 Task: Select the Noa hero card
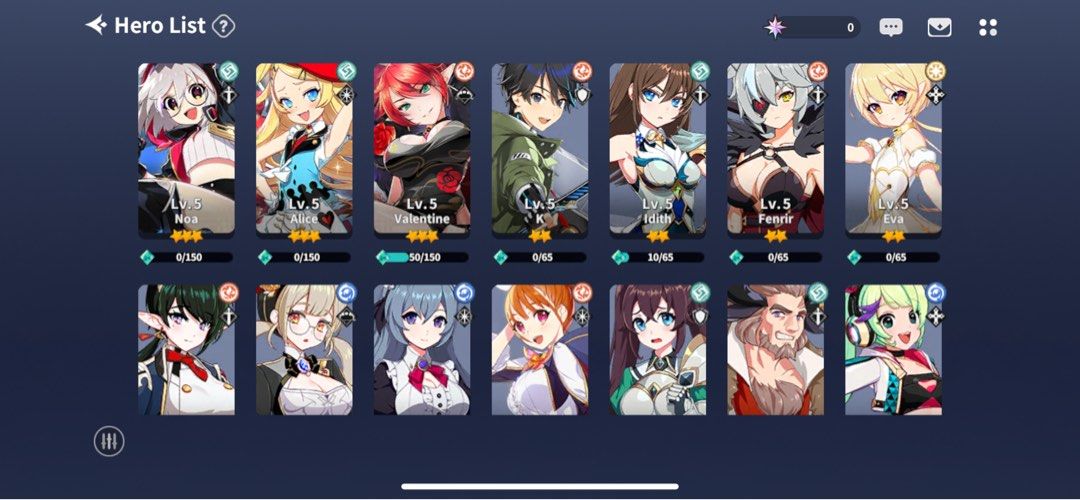[186, 150]
